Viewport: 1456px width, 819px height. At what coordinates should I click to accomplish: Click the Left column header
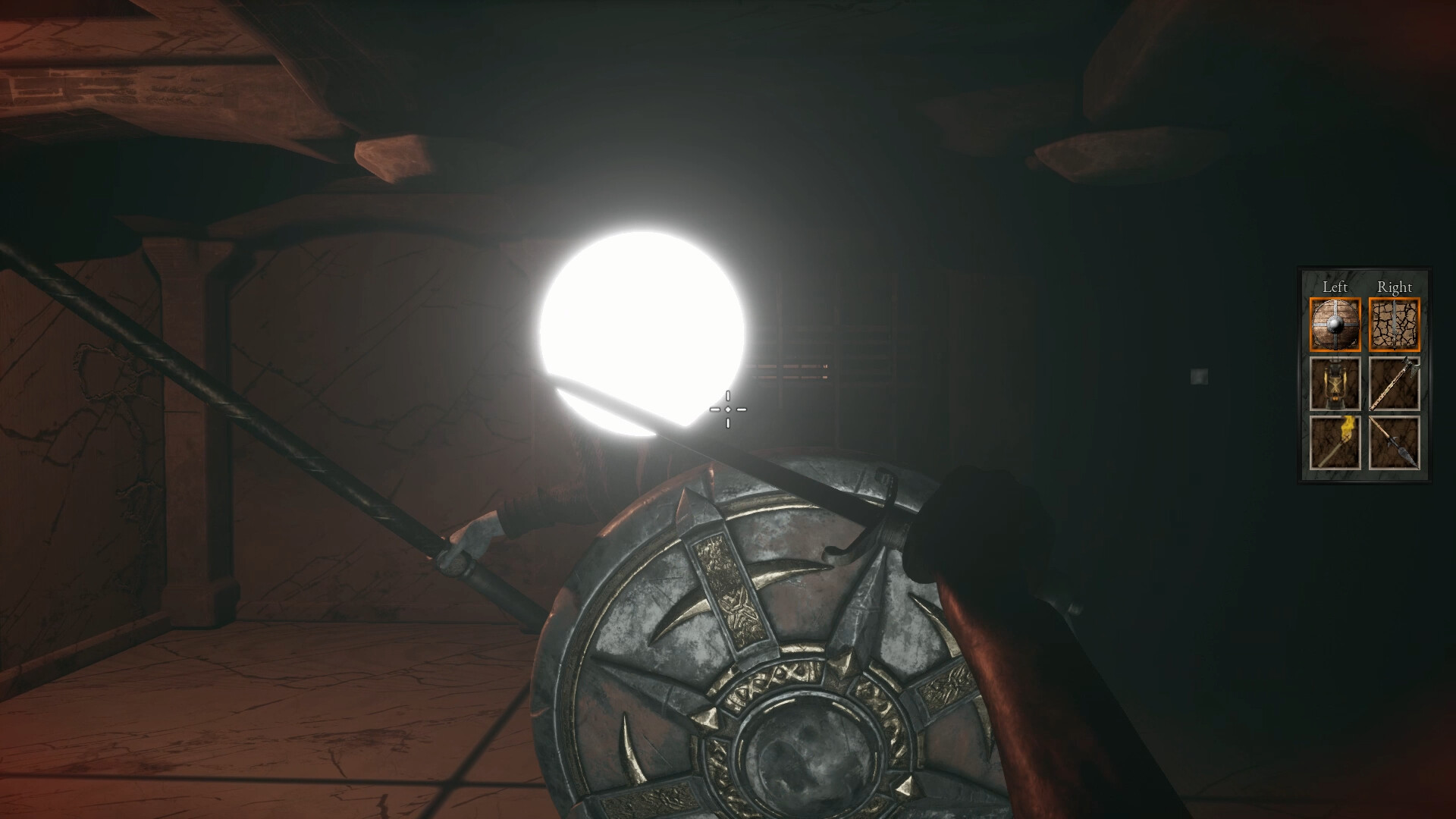click(1335, 287)
